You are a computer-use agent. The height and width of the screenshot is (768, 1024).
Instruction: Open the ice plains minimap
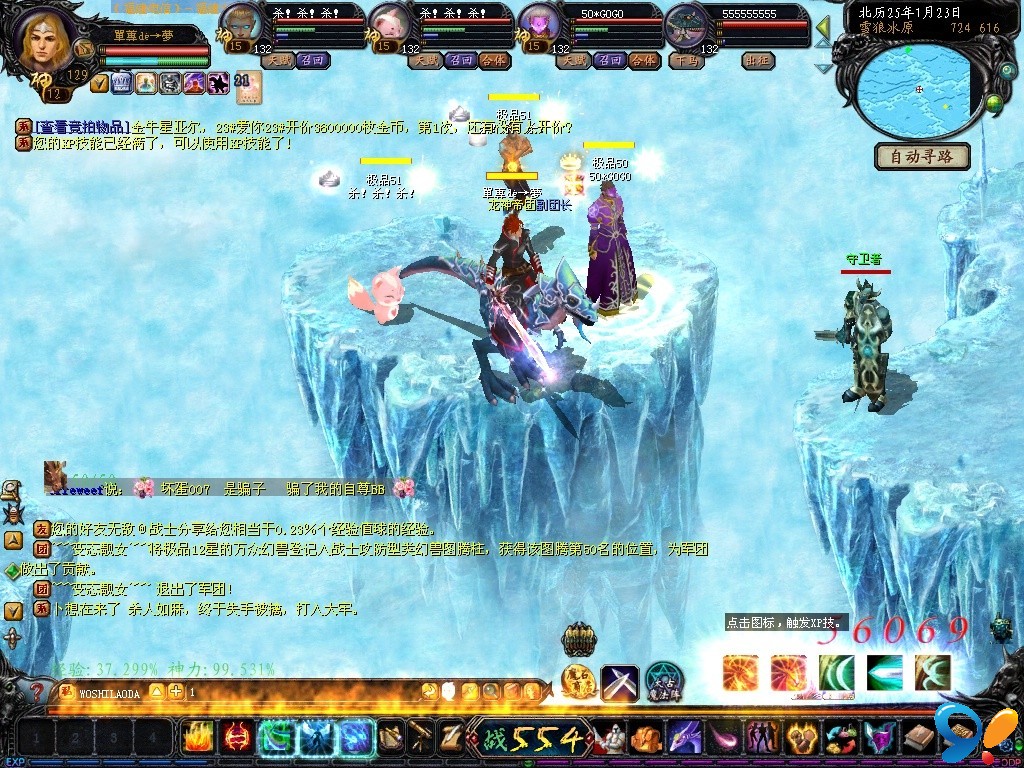pos(917,90)
